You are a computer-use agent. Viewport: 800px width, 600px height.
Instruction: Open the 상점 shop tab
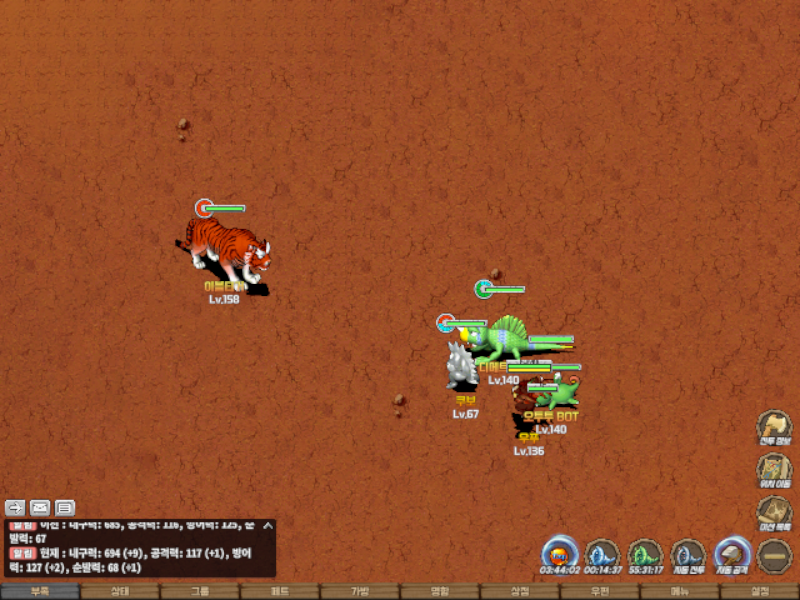tap(520, 591)
